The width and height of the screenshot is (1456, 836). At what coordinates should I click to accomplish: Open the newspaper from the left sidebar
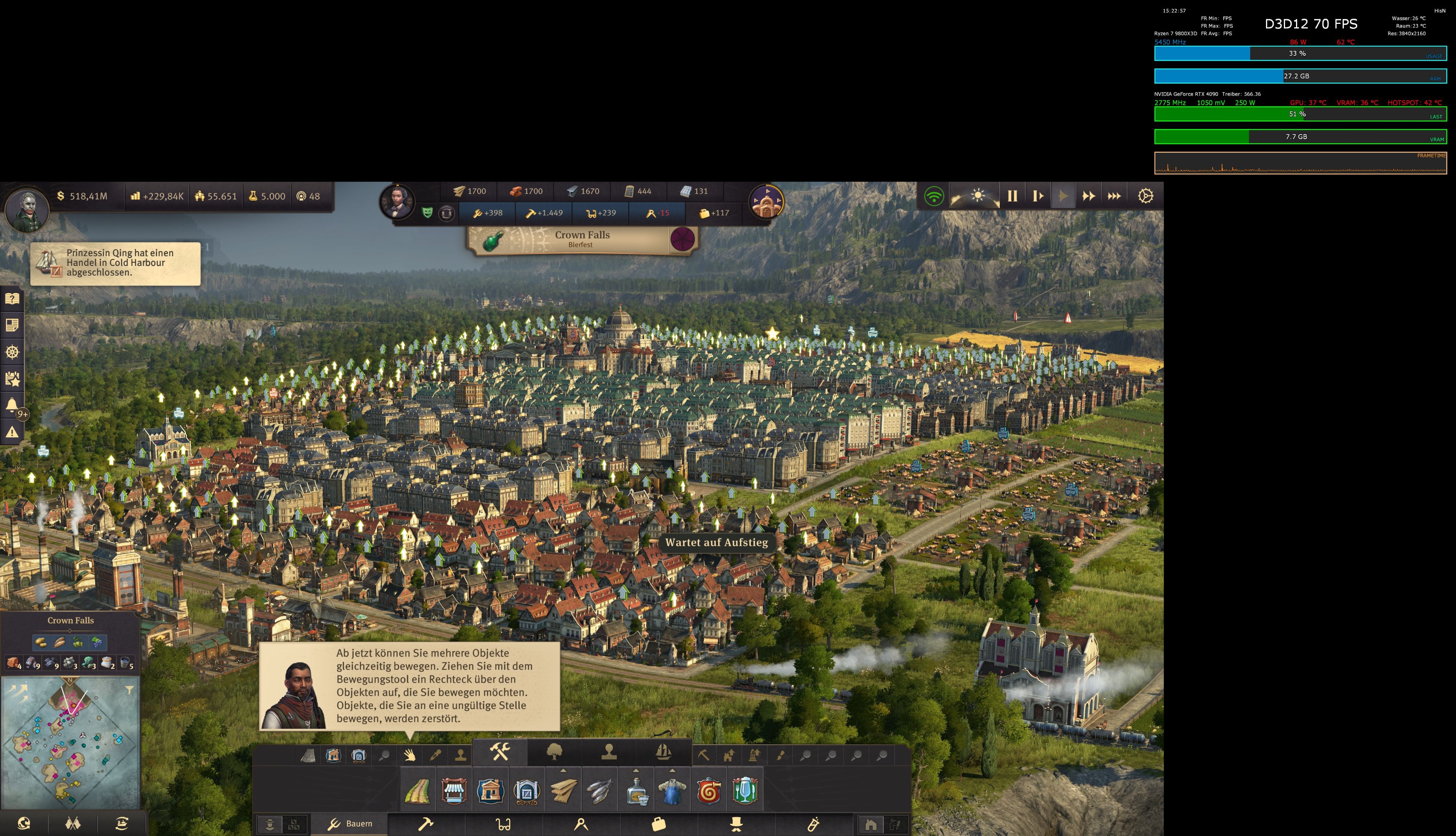tap(13, 325)
